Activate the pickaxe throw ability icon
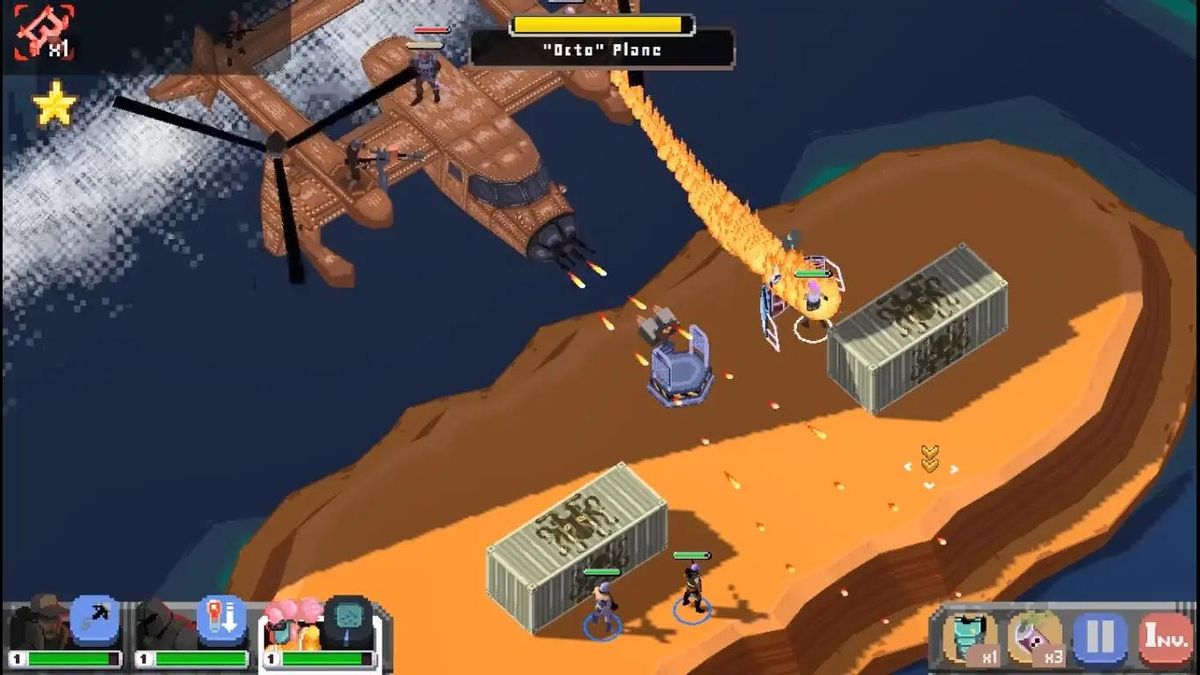The image size is (1200, 675). click(x=95, y=621)
